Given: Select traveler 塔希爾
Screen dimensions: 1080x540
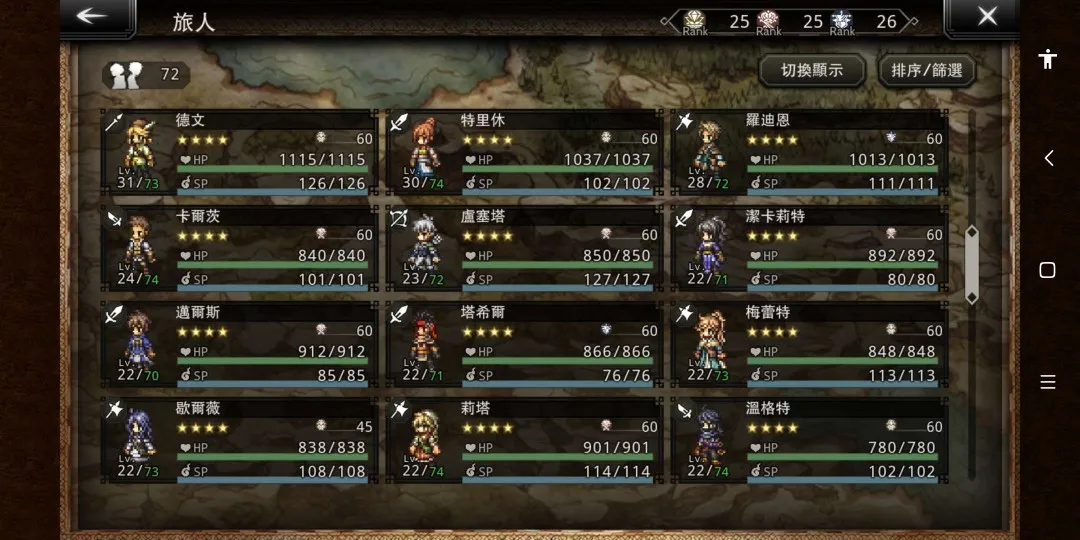Looking at the screenshot, I should coord(525,344).
